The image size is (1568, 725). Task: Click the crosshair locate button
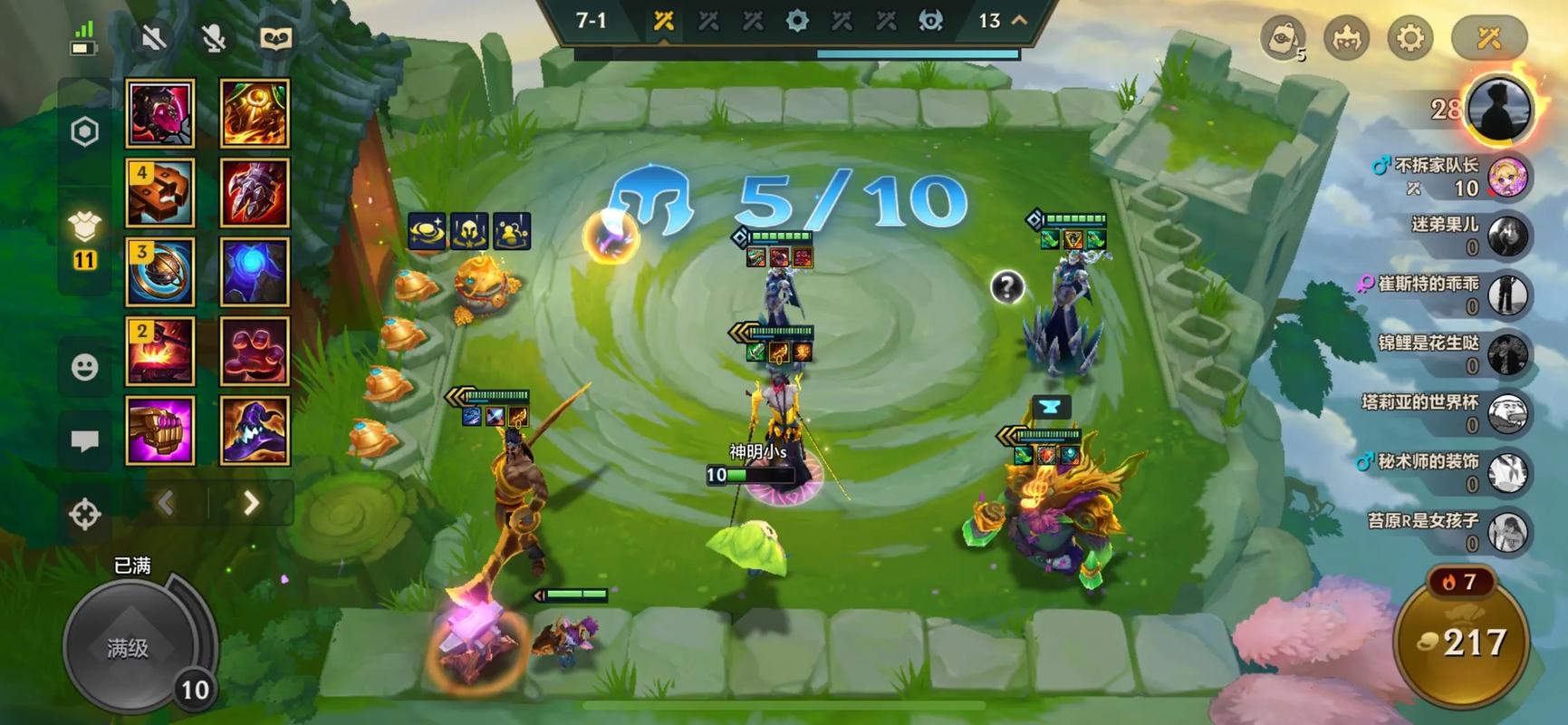84,514
